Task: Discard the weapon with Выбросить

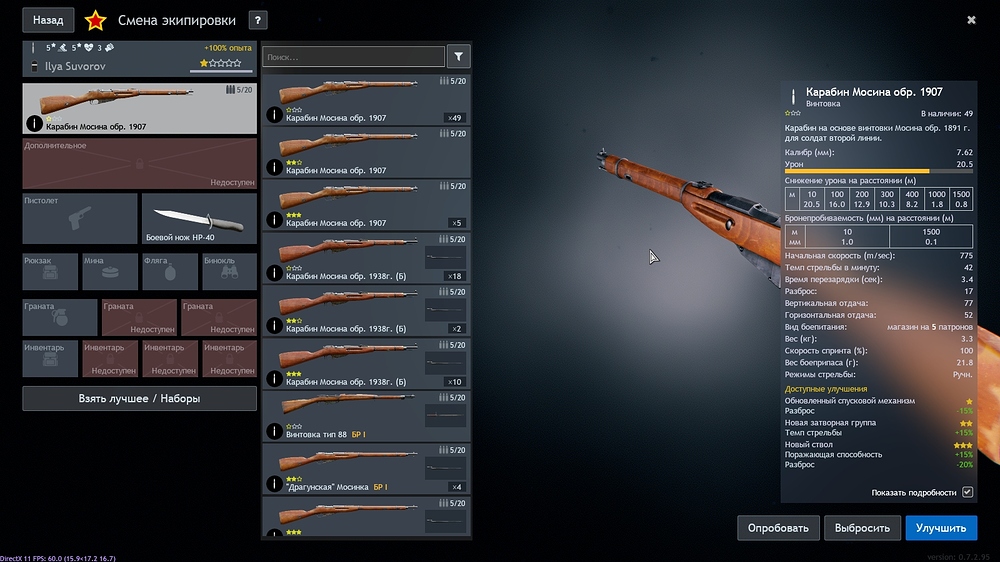Action: coord(862,528)
